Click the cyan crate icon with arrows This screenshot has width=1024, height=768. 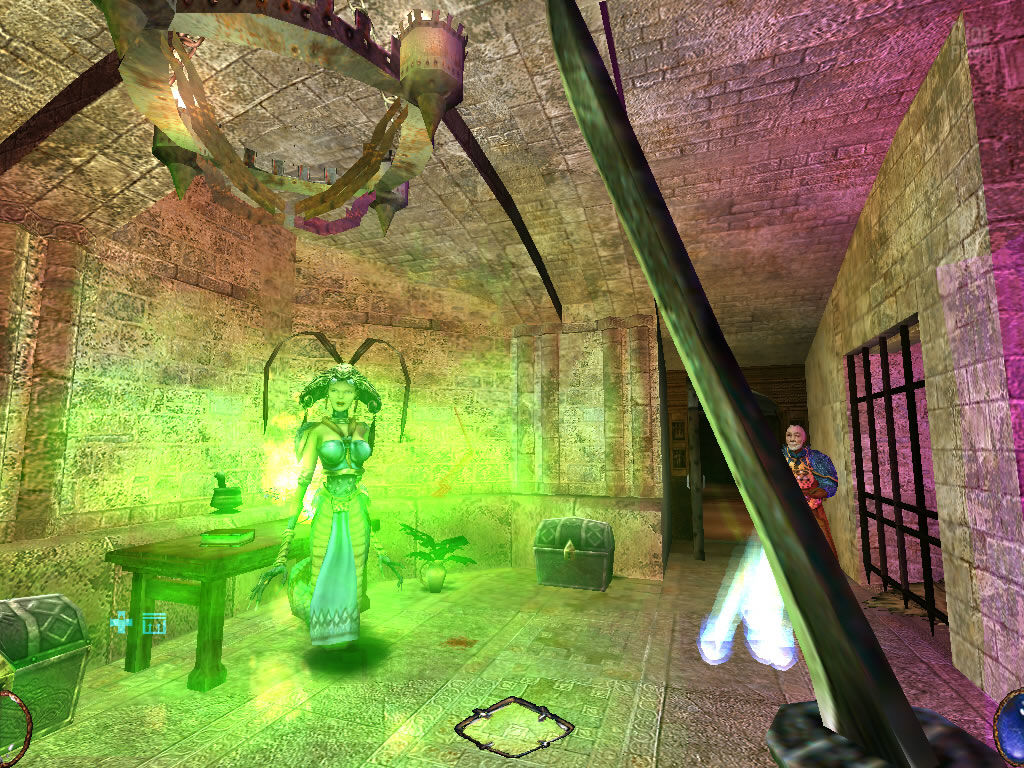tap(153, 623)
